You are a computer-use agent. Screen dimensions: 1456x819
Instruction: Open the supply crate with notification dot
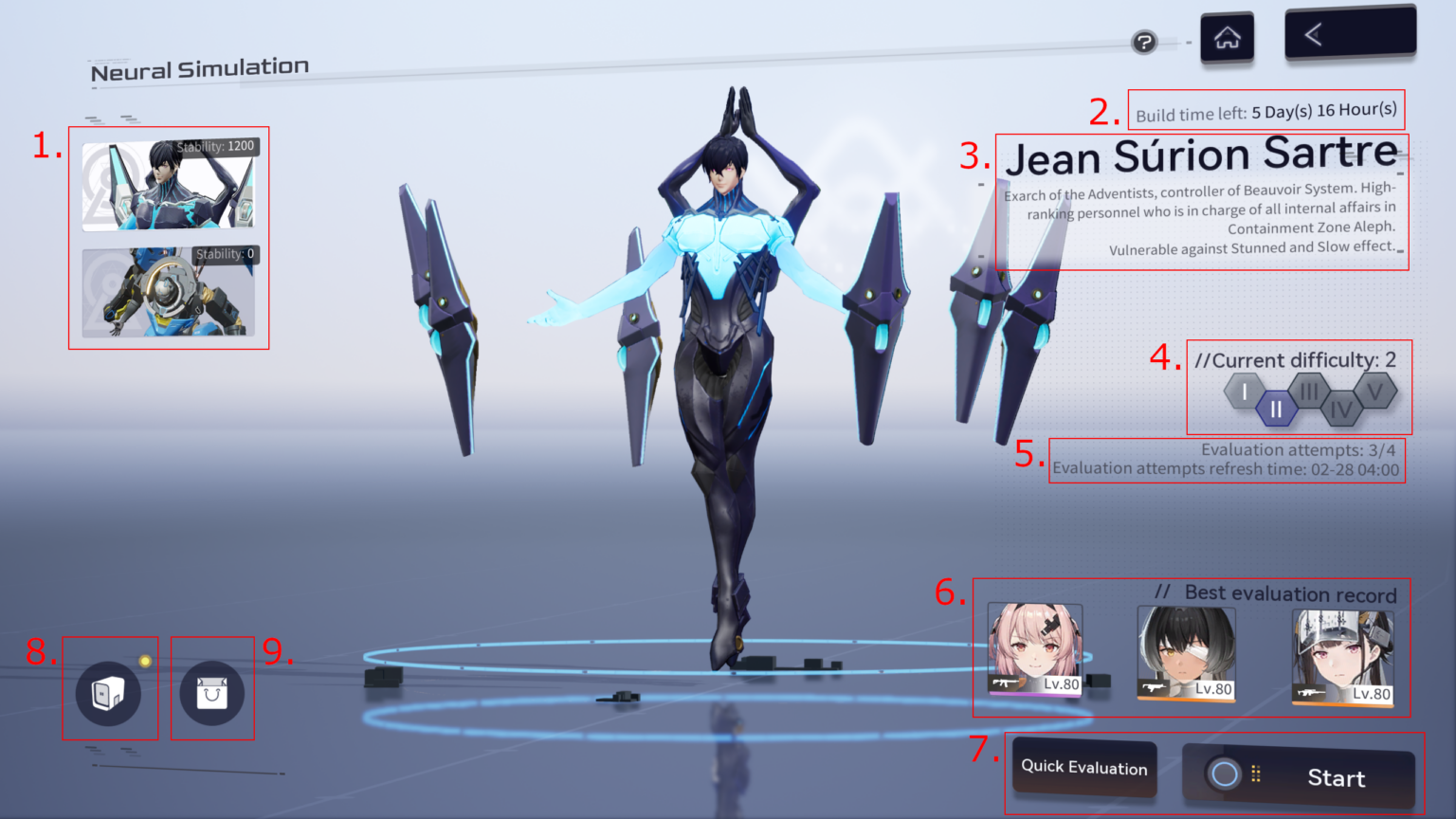click(x=109, y=693)
